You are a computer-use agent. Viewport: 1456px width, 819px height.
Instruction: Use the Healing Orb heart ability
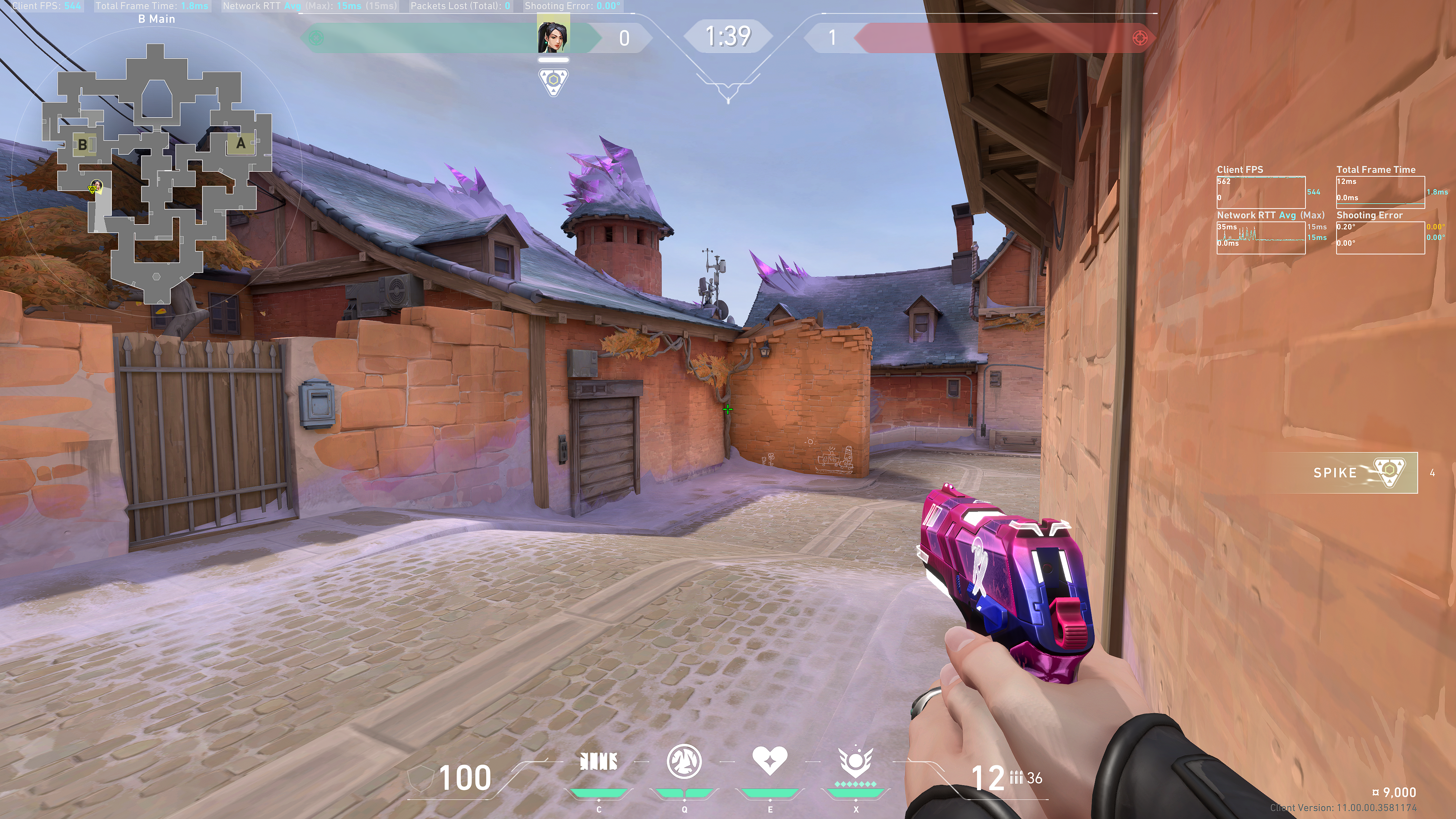click(769, 761)
